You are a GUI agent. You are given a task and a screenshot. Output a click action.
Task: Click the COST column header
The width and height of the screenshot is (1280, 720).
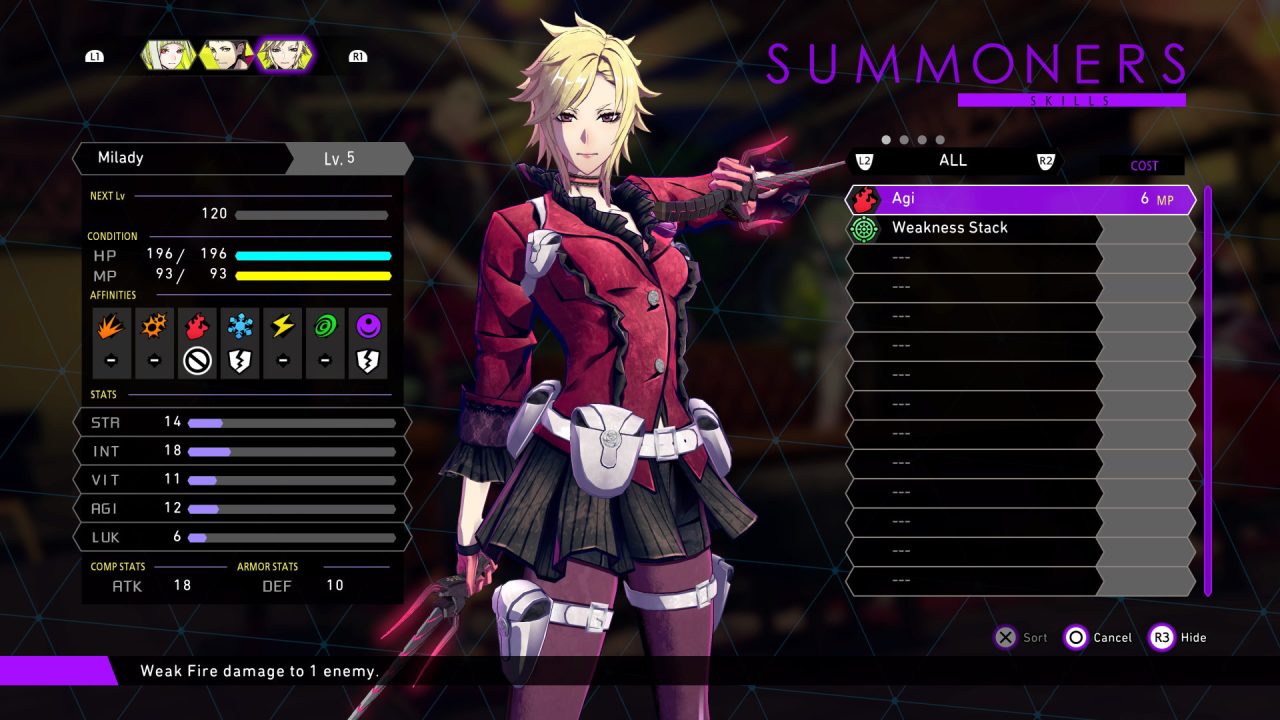click(x=1144, y=166)
